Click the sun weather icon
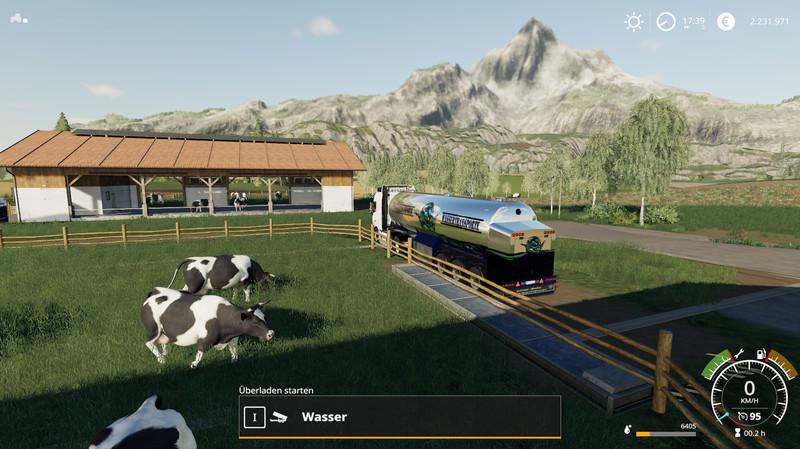 [x=634, y=21]
